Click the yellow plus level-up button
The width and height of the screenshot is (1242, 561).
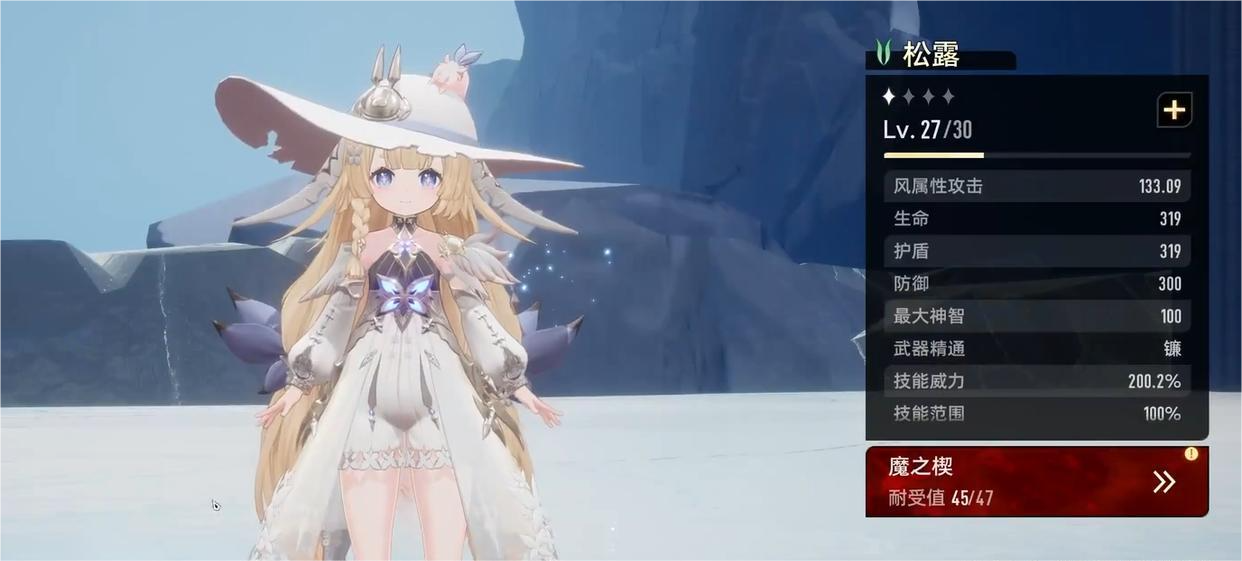coord(1174,110)
